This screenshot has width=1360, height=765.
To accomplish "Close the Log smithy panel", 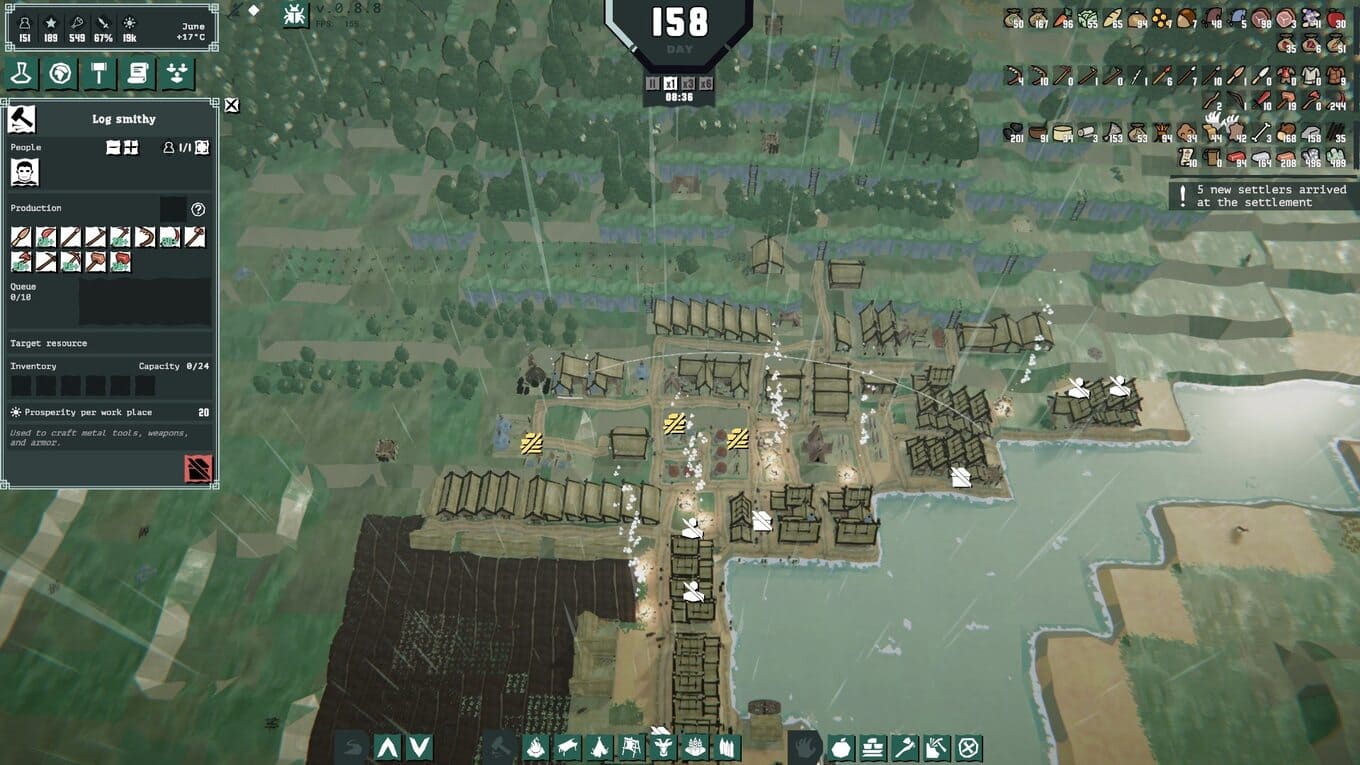I will [232, 105].
